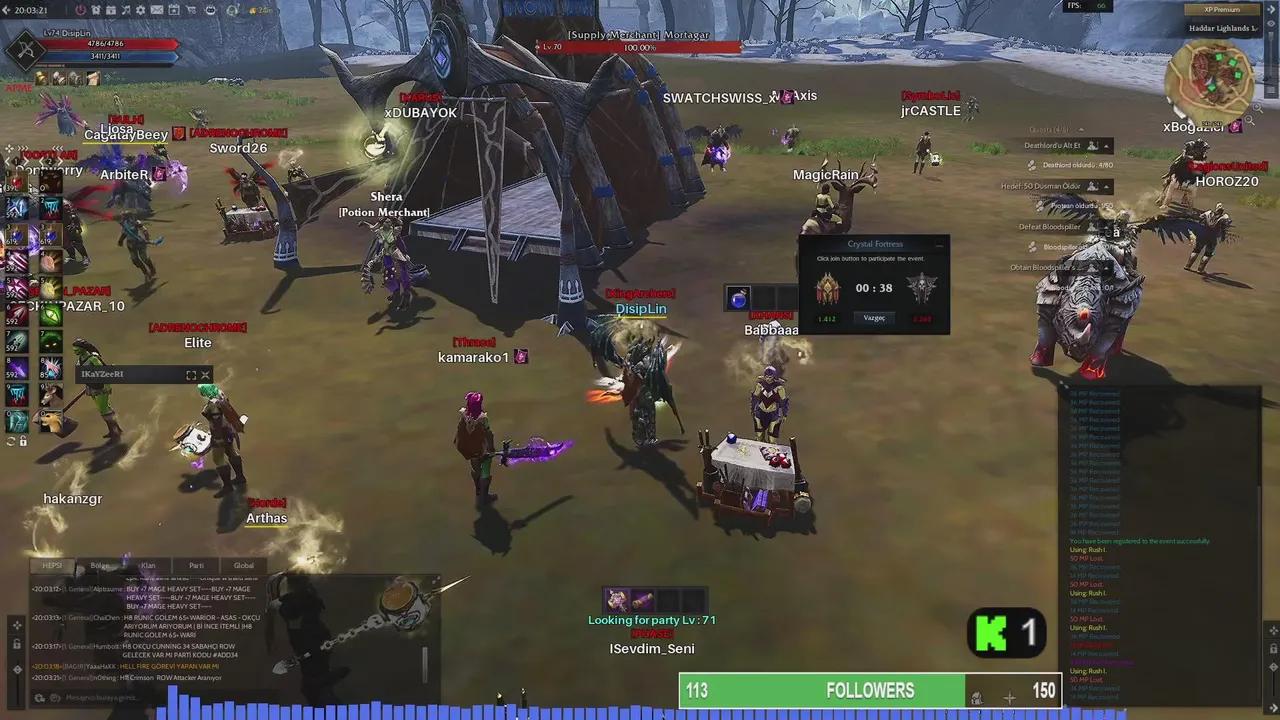Image resolution: width=1280 pixels, height=720 pixels.
Task: Expand the IKaYZeeRI window with the fullscreen icon
Action: (x=191, y=375)
